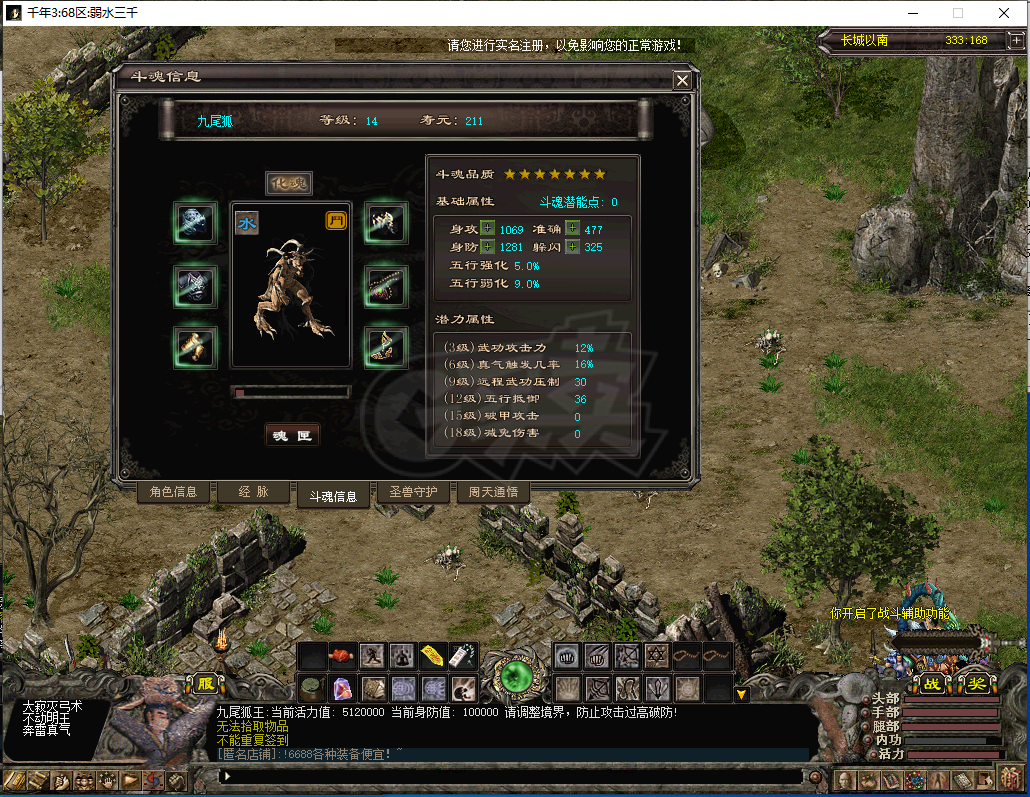Raise the 准确 stat with plus button
Viewport: 1030px width, 797px height.
point(572,229)
